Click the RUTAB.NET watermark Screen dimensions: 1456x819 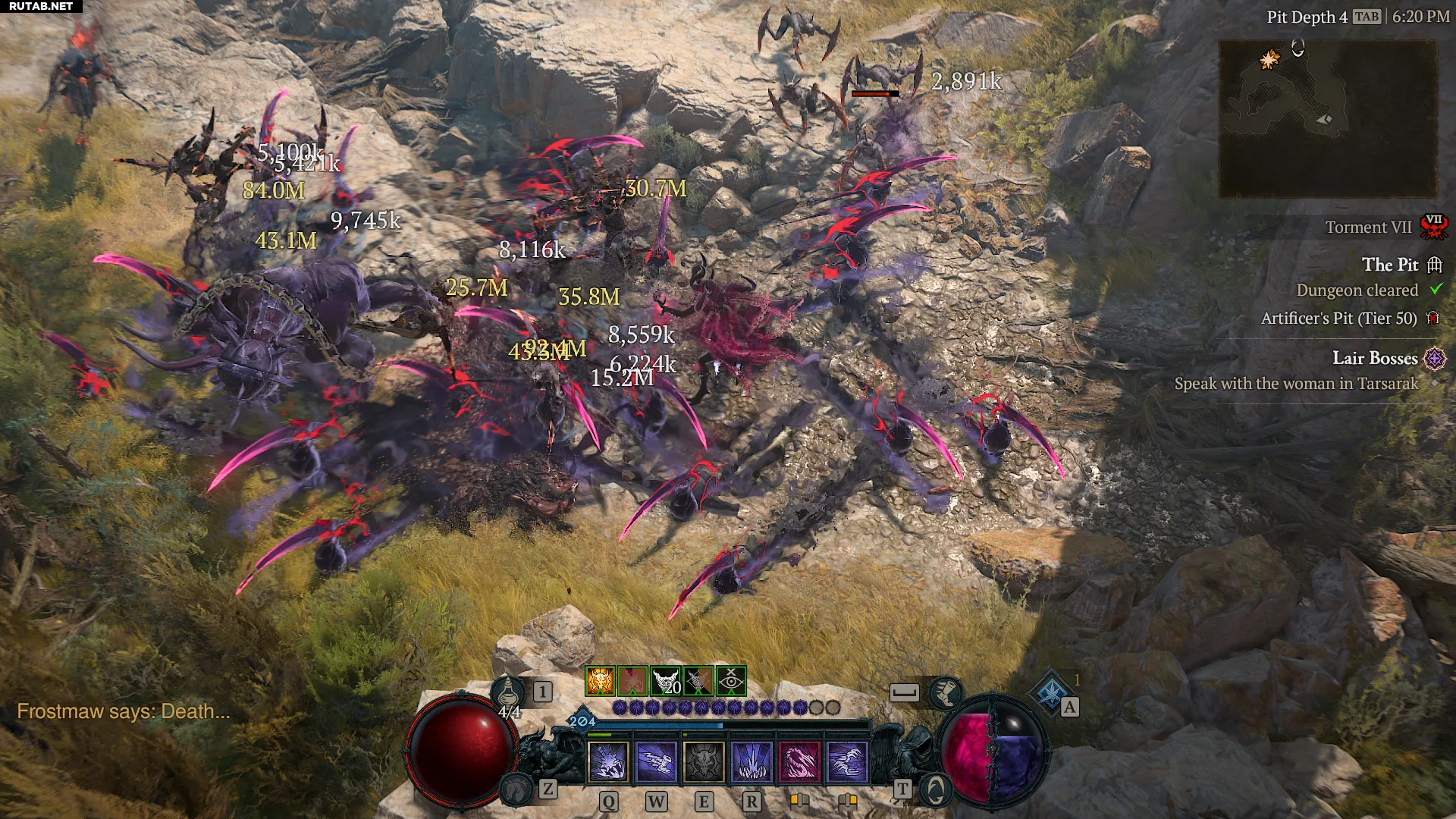[x=41, y=6]
